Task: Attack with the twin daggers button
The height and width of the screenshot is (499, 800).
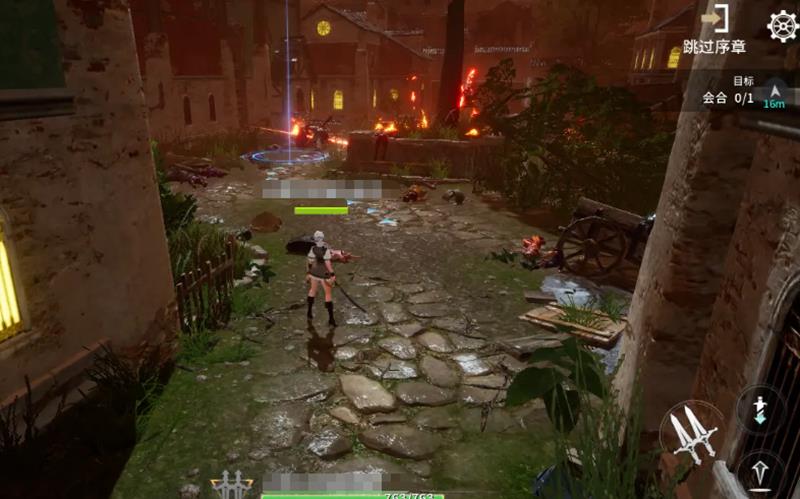Action: (x=691, y=433)
